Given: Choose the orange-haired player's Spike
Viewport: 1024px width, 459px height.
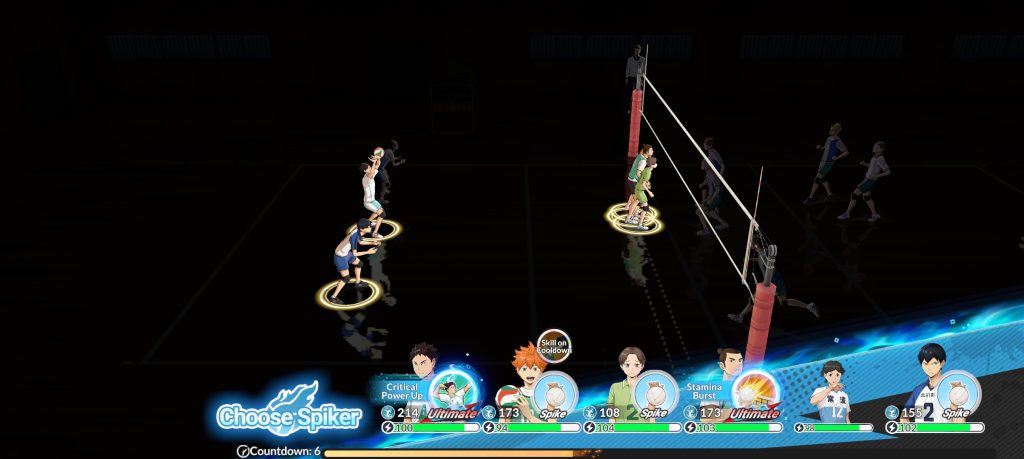Looking at the screenshot, I should 554,393.
